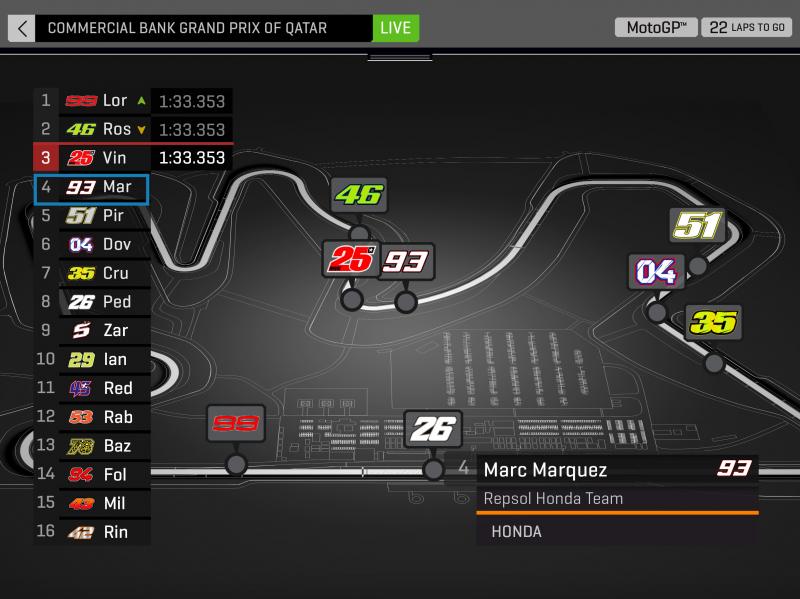
Task: Select rider 51 Pirro in the list
Action: point(92,216)
